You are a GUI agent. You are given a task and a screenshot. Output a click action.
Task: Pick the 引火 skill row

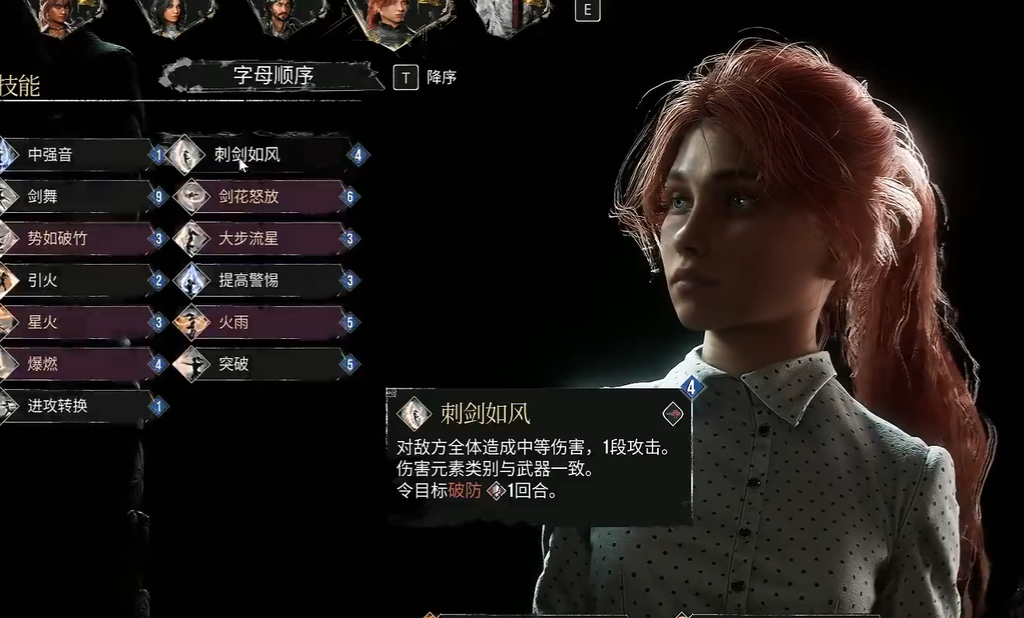[75, 281]
